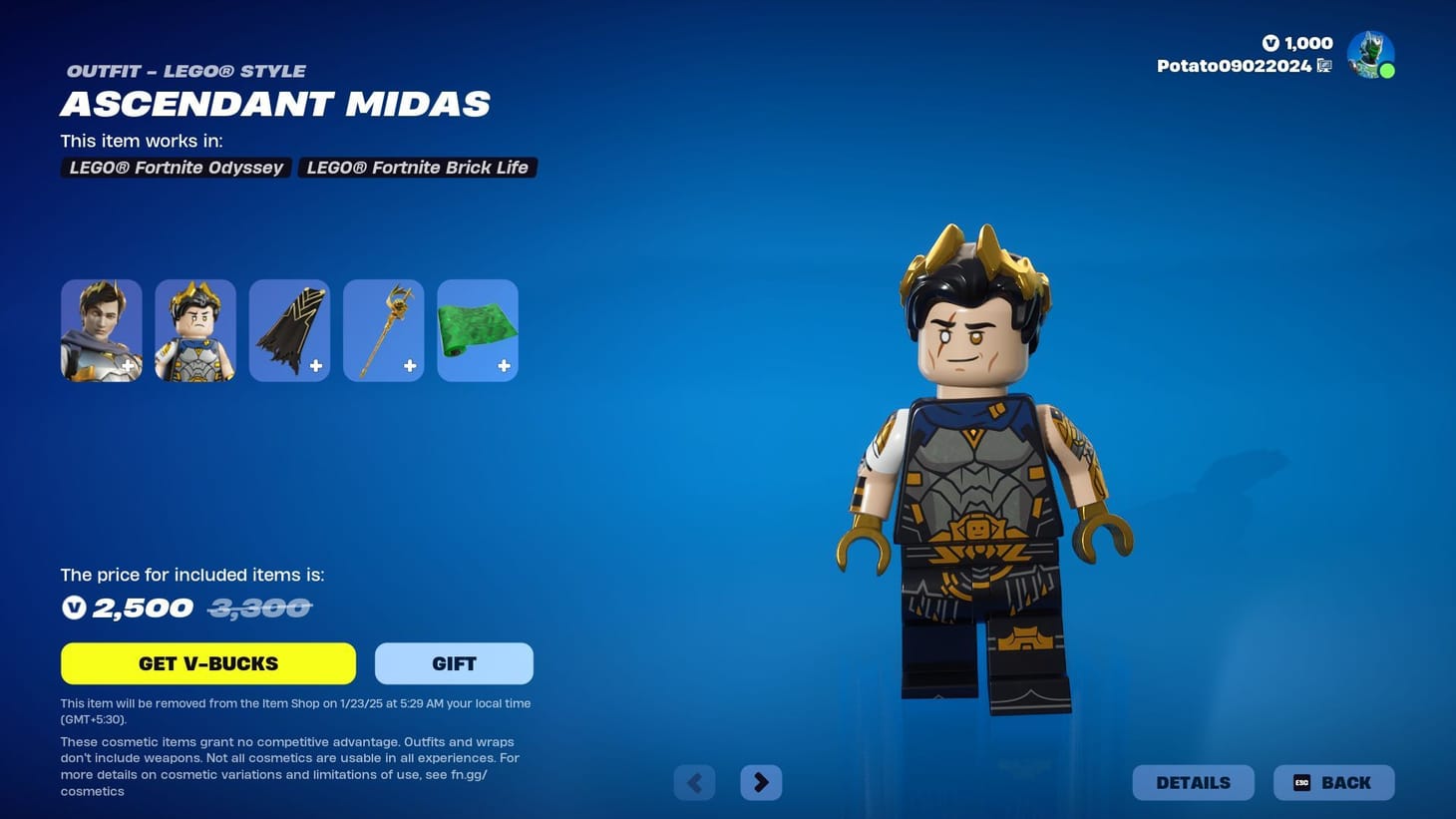
Task: Add the wrap via its plus toggle
Action: coord(504,366)
